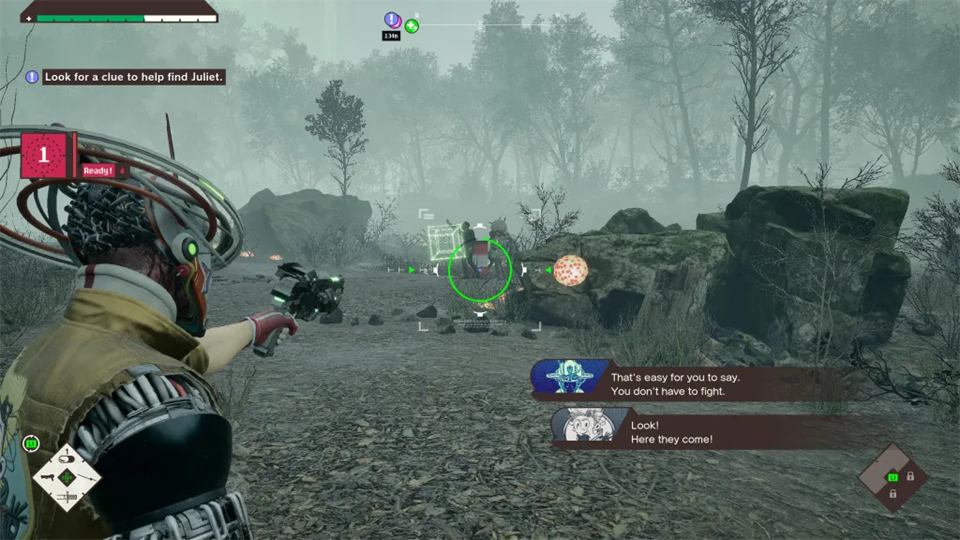960x540 pixels.
Task: Click the right-hand locked slot in the skill diamond
Action: click(x=910, y=477)
